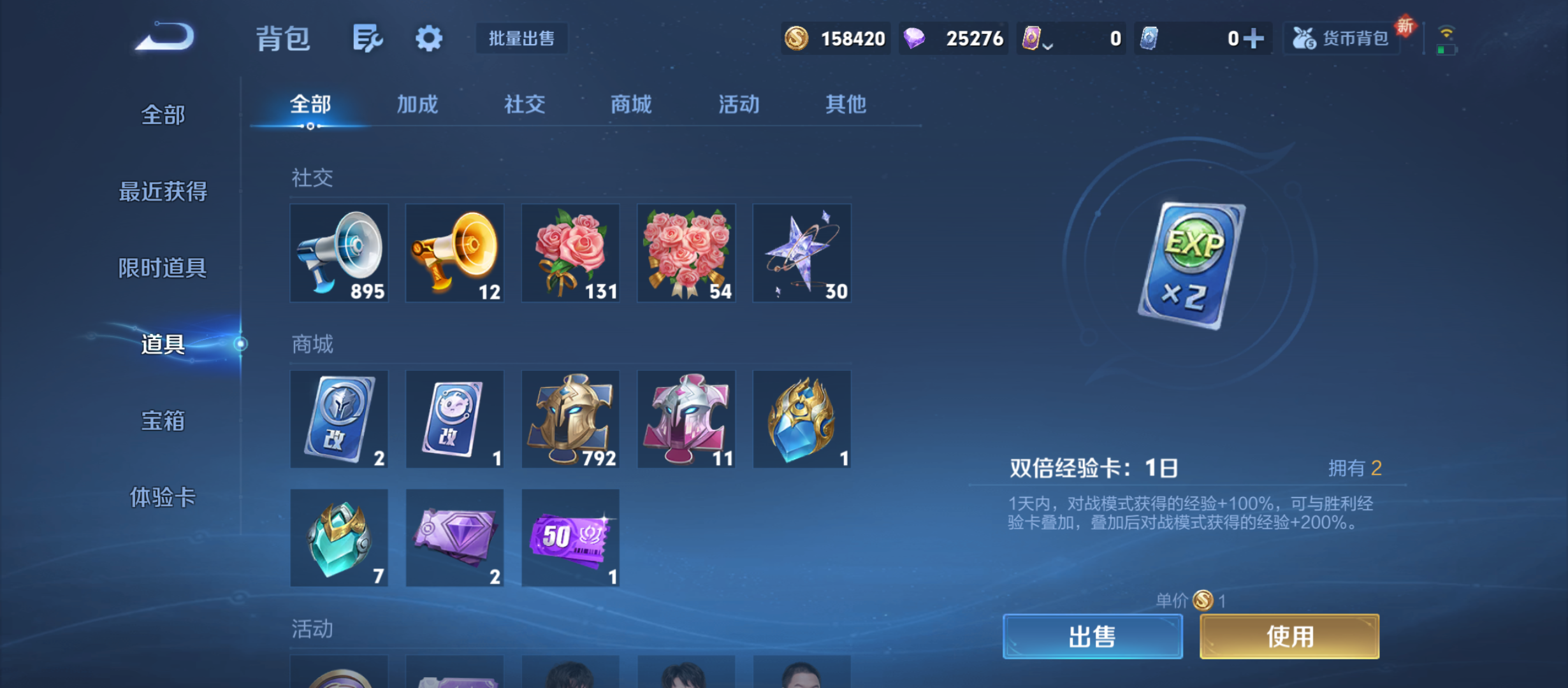
Task: Select the blue 改 rename card item
Action: 340,419
